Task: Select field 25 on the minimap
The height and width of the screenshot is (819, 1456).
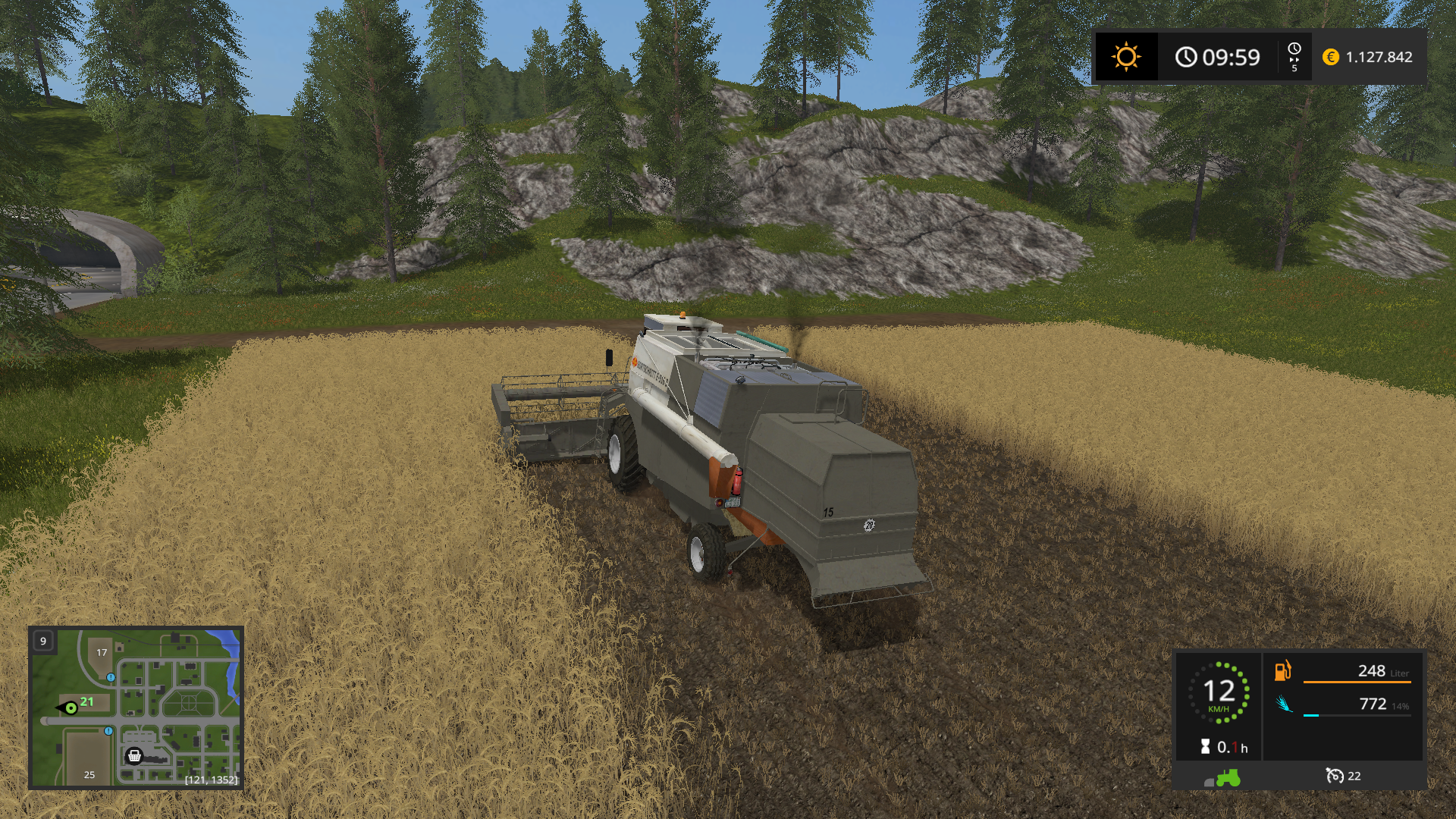Action: click(89, 774)
